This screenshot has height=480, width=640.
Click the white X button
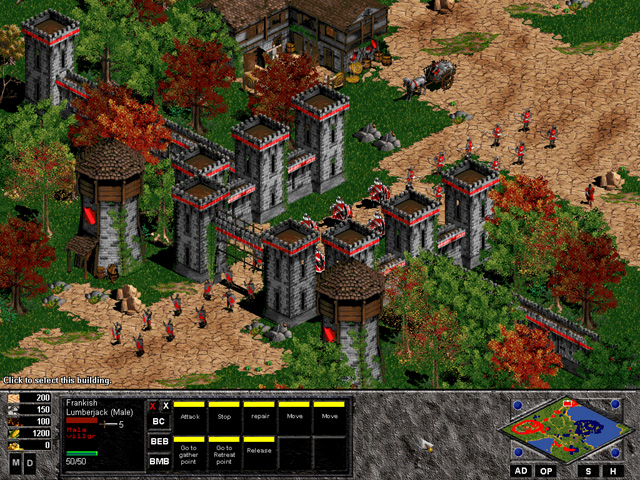pos(165,406)
